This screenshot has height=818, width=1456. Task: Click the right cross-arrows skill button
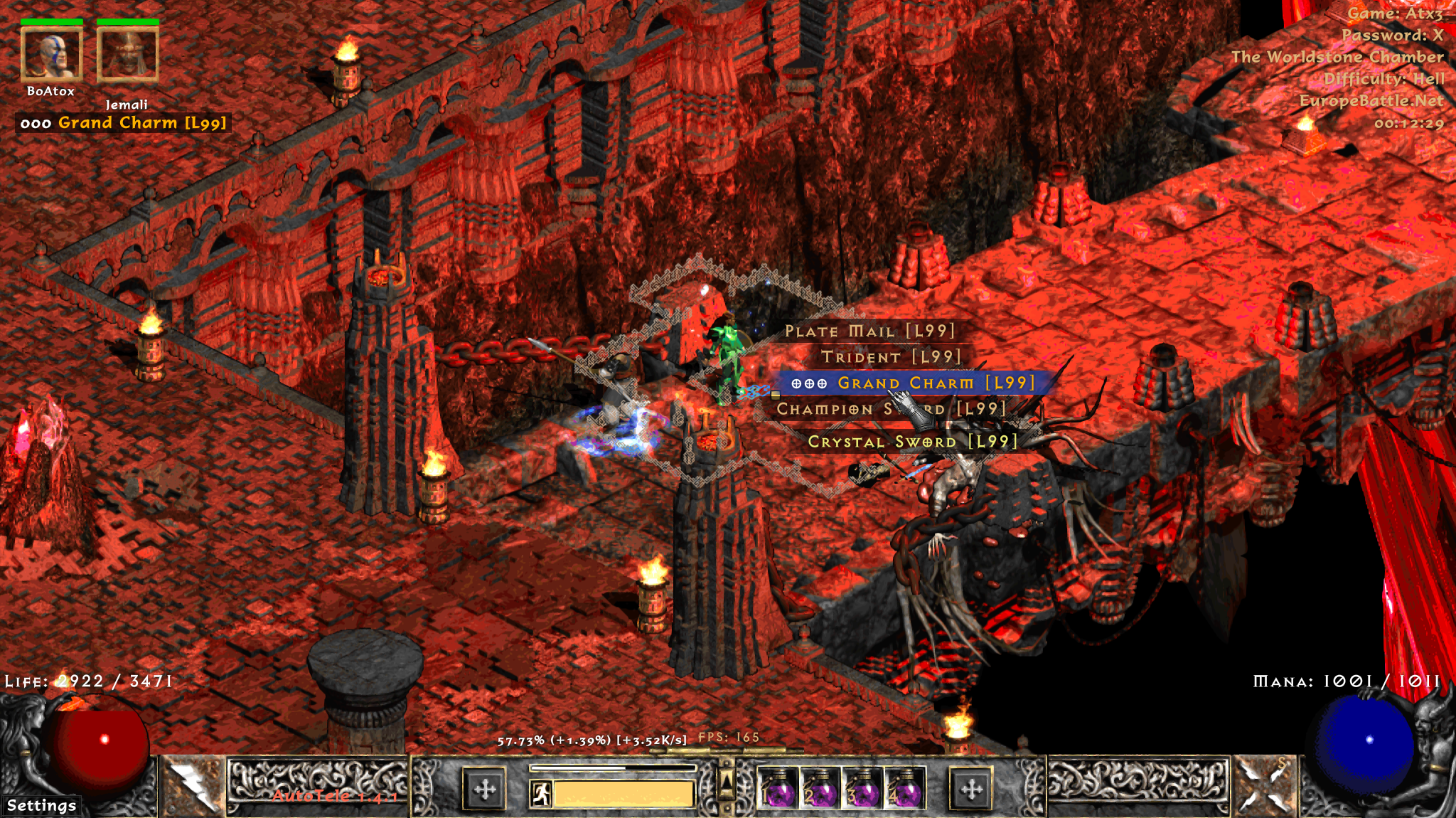(971, 789)
